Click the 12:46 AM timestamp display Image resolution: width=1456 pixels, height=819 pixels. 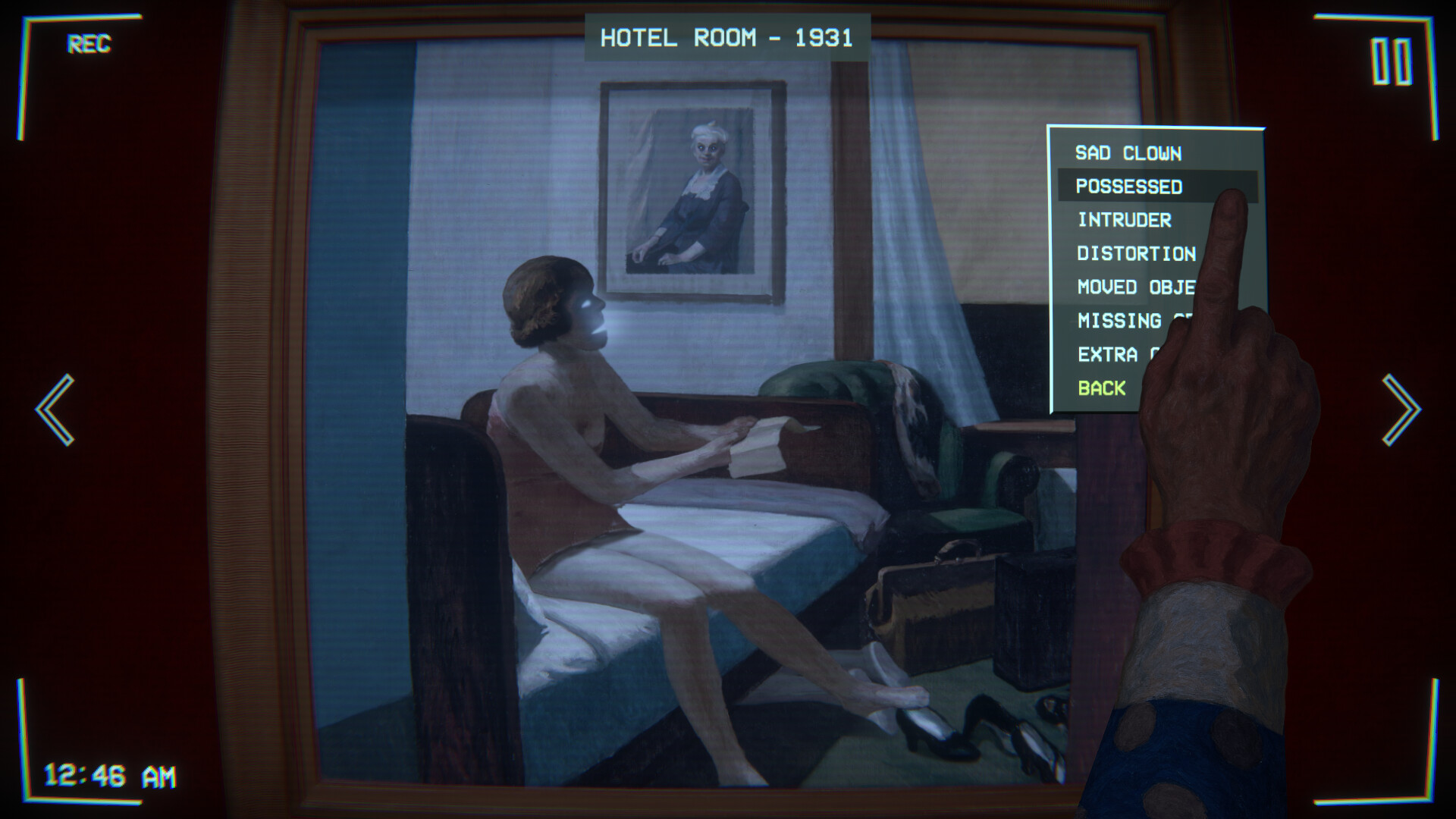tap(109, 774)
